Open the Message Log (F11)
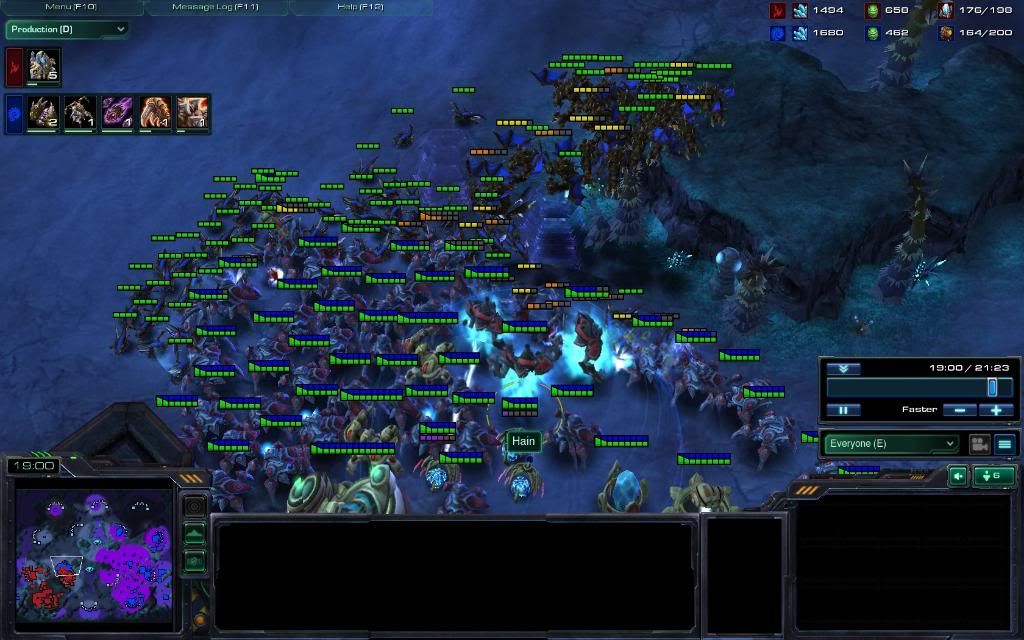Image resolution: width=1024 pixels, height=640 pixels. (216, 7)
